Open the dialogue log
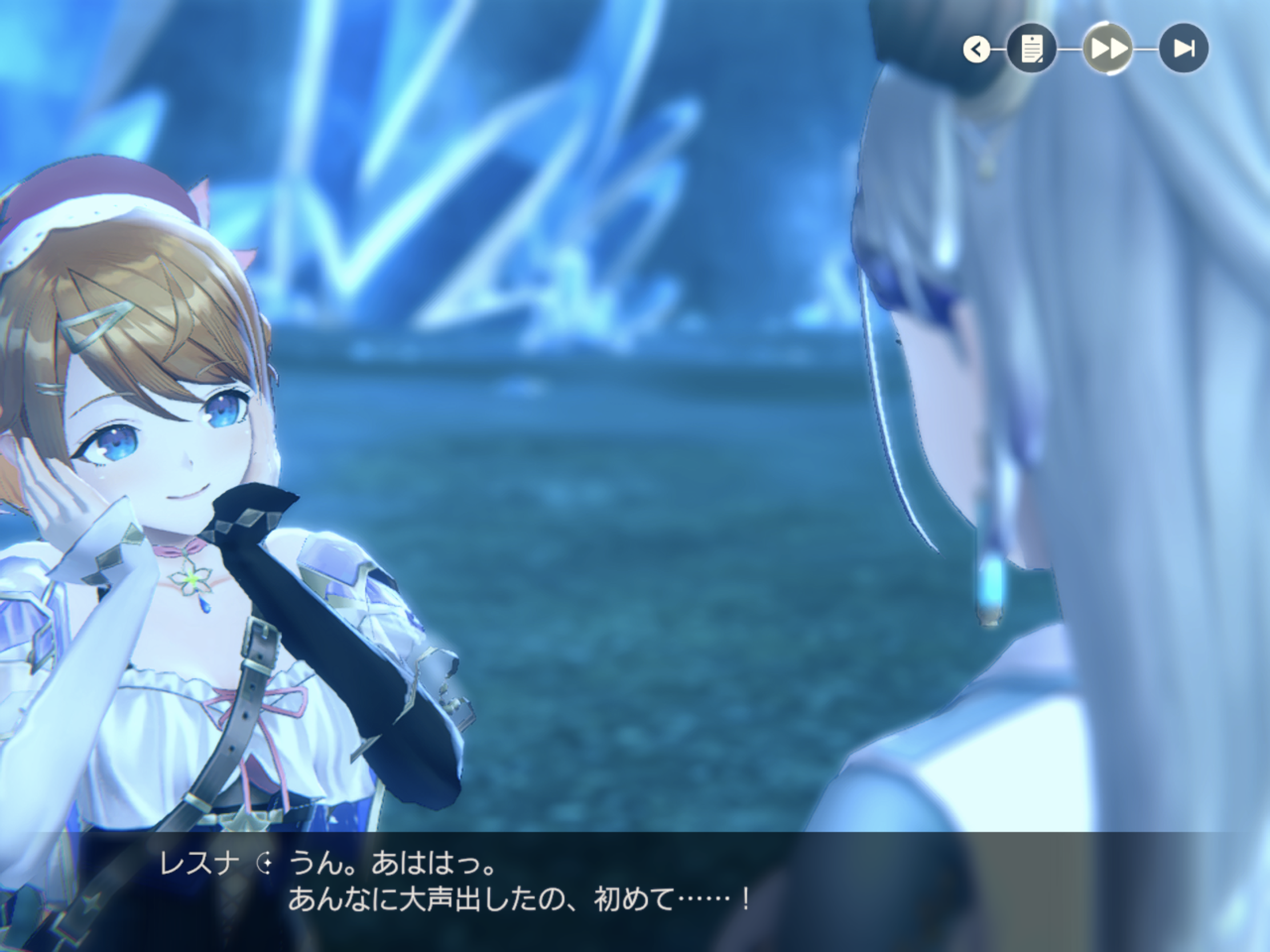 point(1031,49)
